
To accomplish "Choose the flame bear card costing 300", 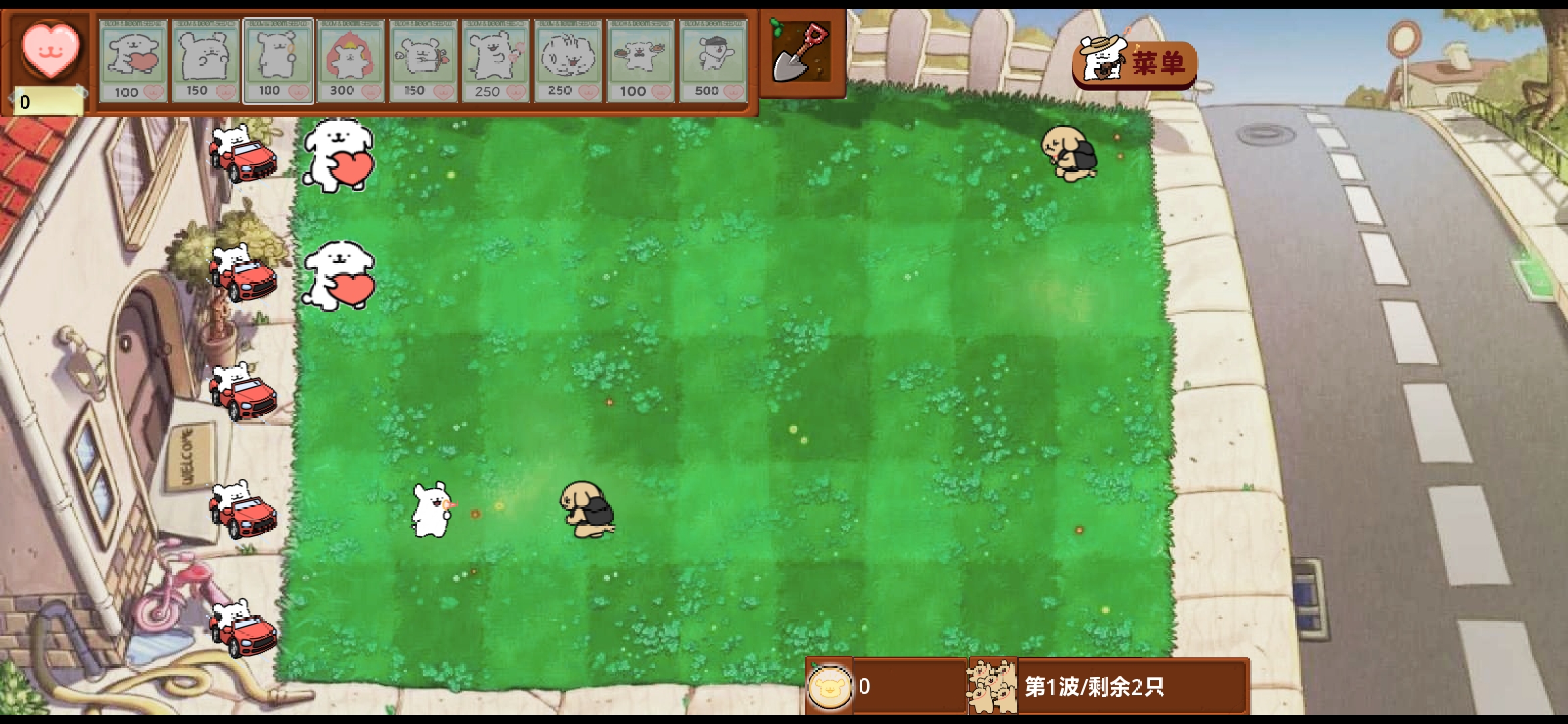I will pyautogui.click(x=350, y=60).
